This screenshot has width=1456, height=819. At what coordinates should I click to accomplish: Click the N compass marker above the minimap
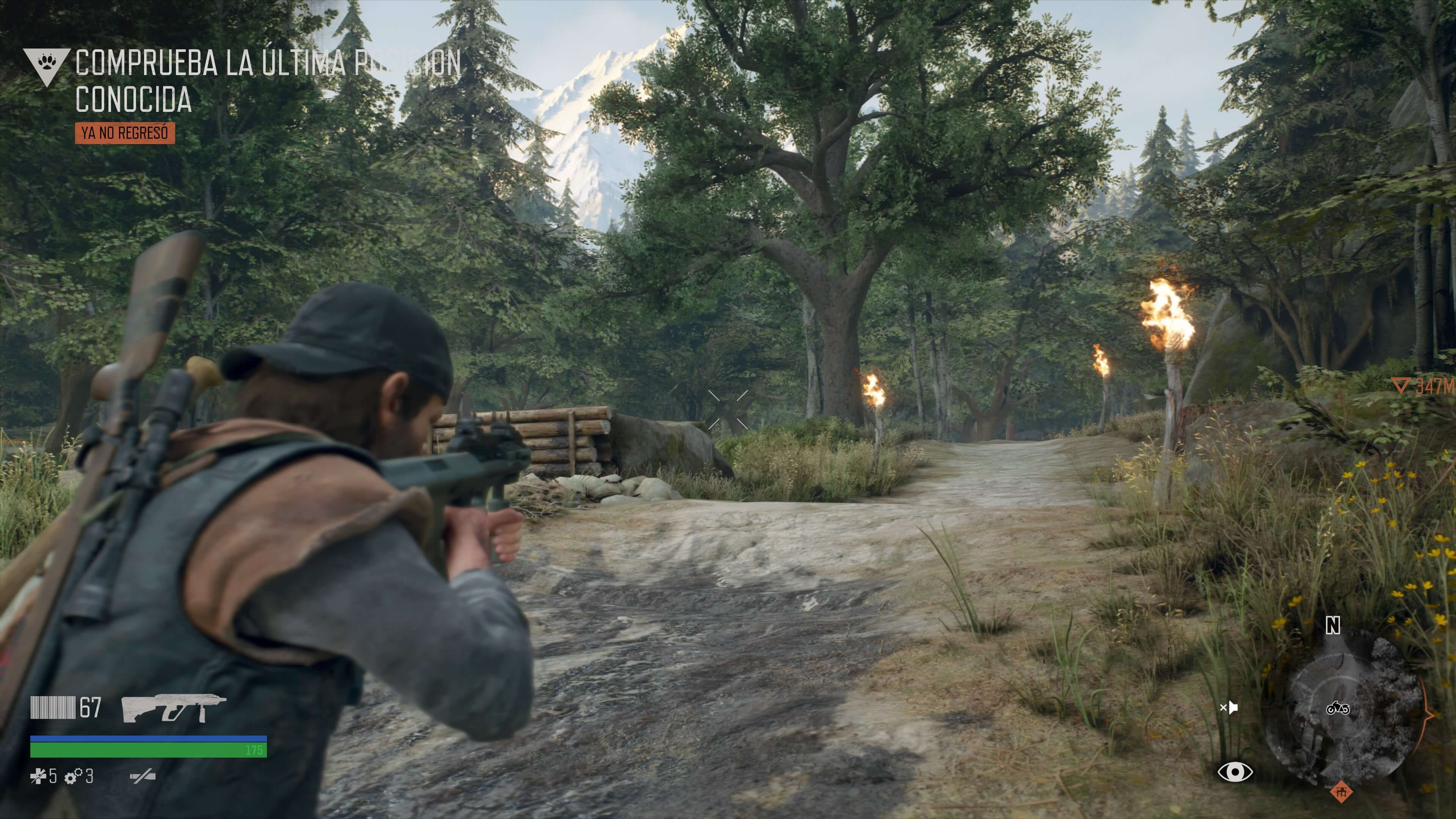point(1333,625)
